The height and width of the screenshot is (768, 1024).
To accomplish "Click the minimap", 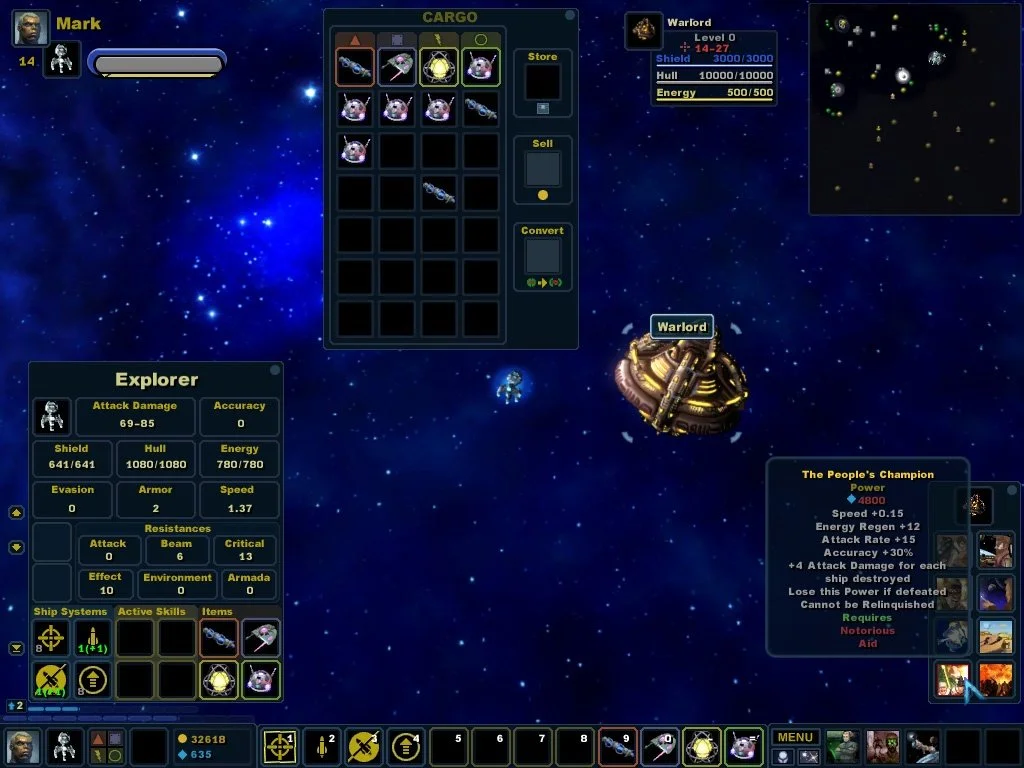I will click(x=914, y=108).
